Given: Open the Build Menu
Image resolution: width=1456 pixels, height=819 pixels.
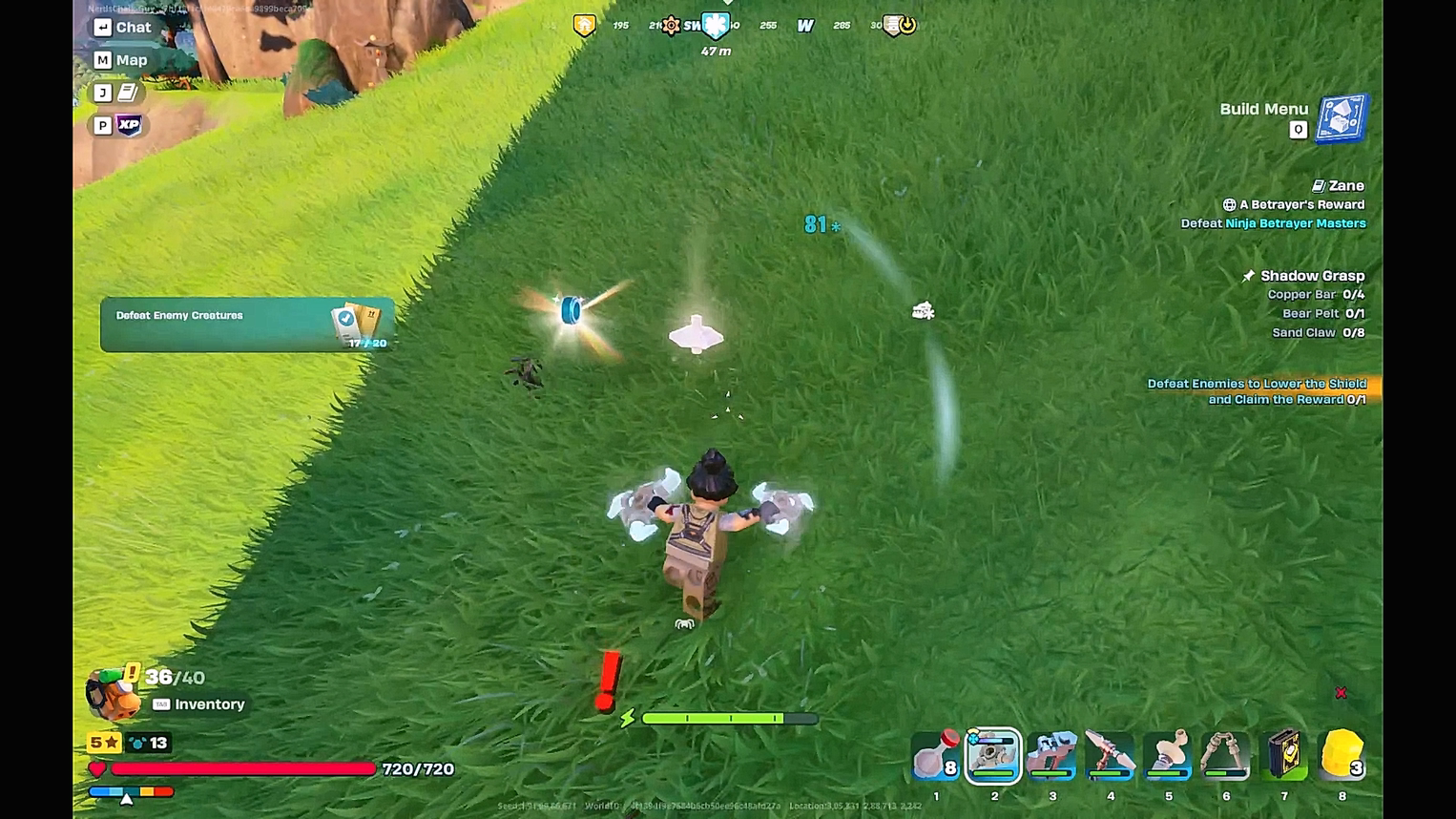Looking at the screenshot, I should 1340,116.
